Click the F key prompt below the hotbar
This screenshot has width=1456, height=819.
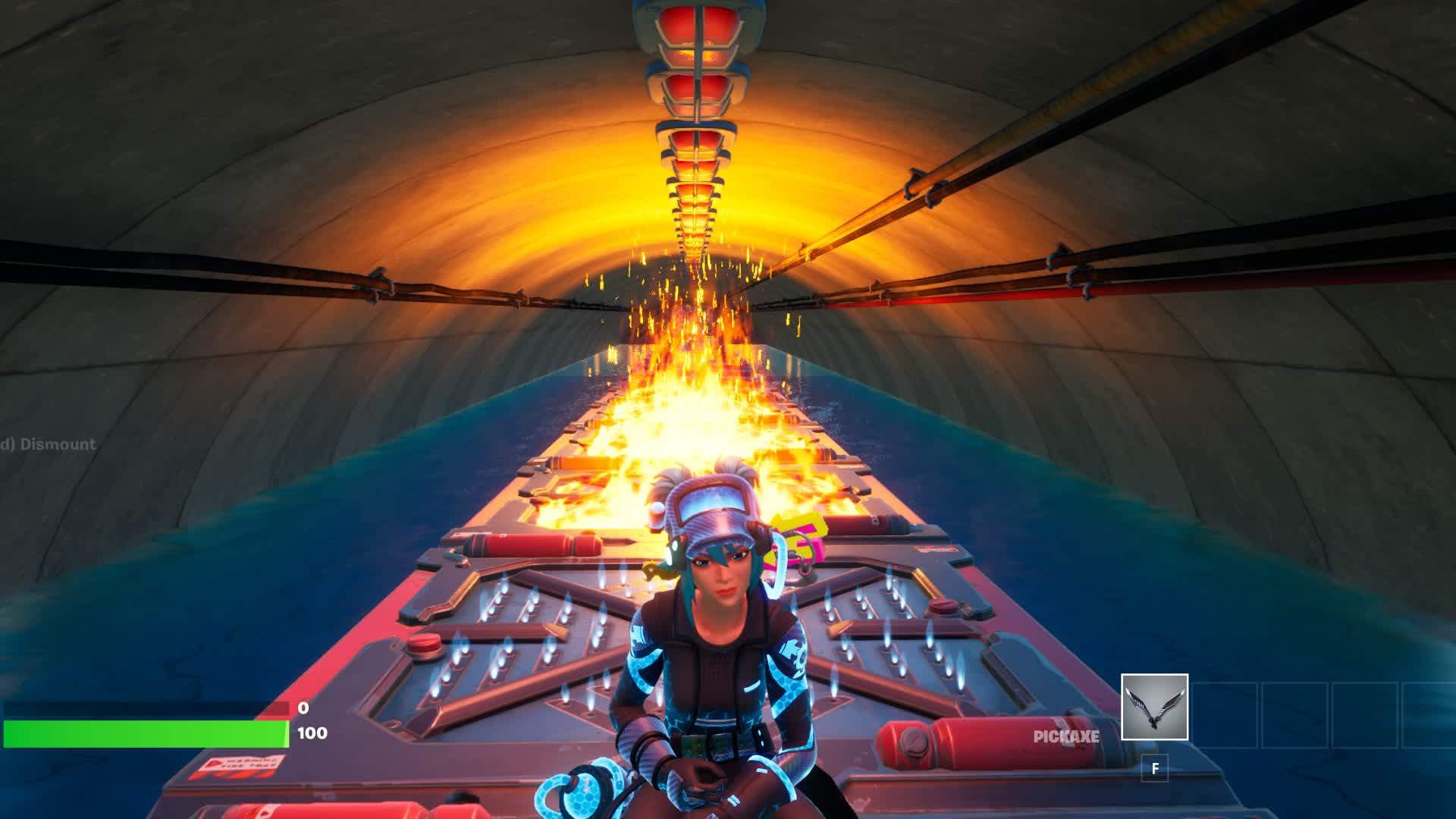pos(1154,769)
